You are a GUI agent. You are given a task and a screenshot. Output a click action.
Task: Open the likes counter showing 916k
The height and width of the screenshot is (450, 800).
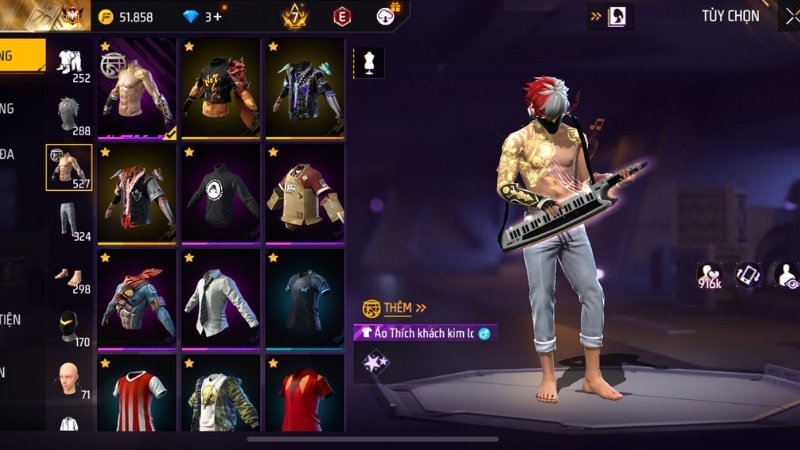pos(712,275)
